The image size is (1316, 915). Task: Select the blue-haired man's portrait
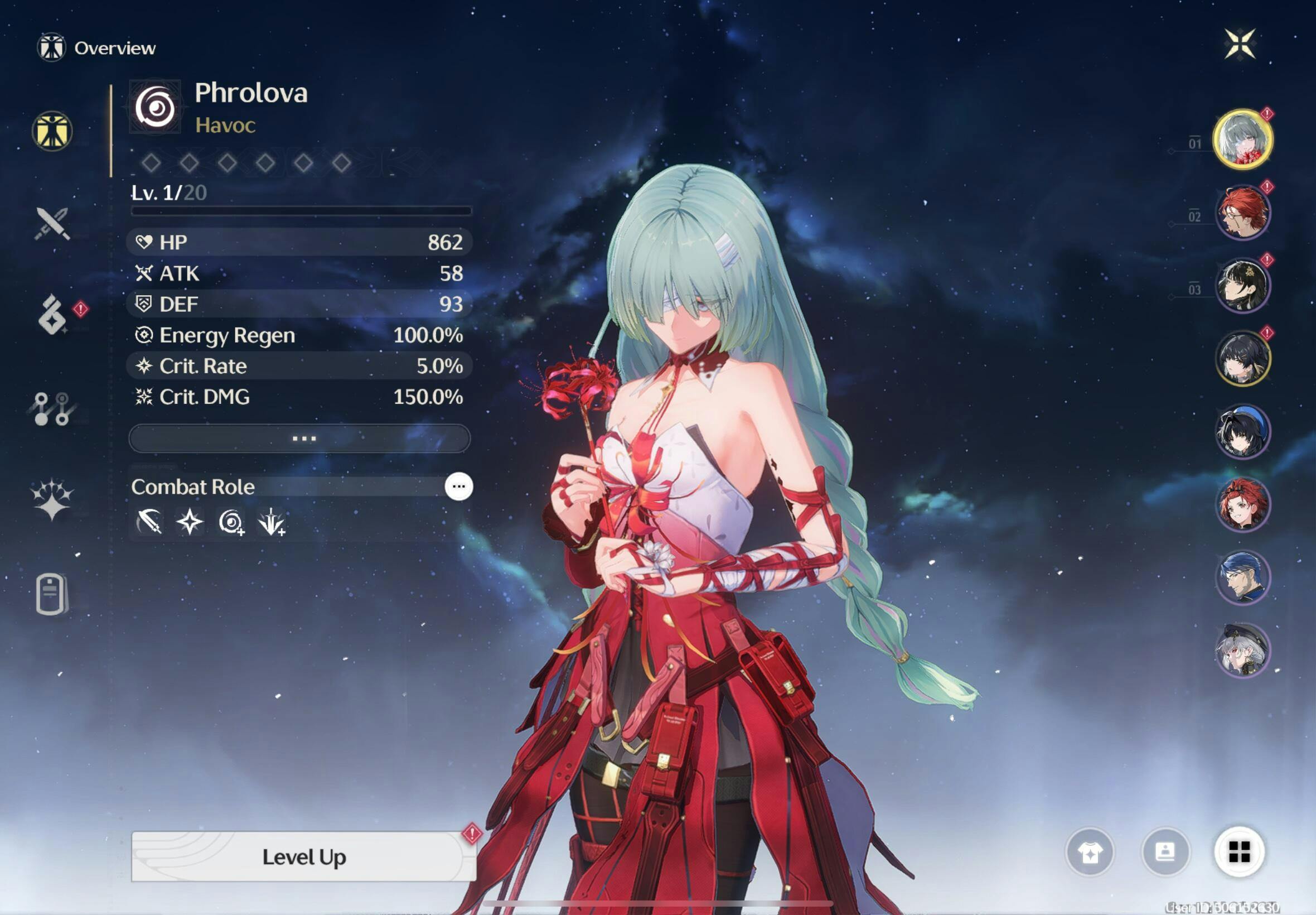[x=1242, y=577]
